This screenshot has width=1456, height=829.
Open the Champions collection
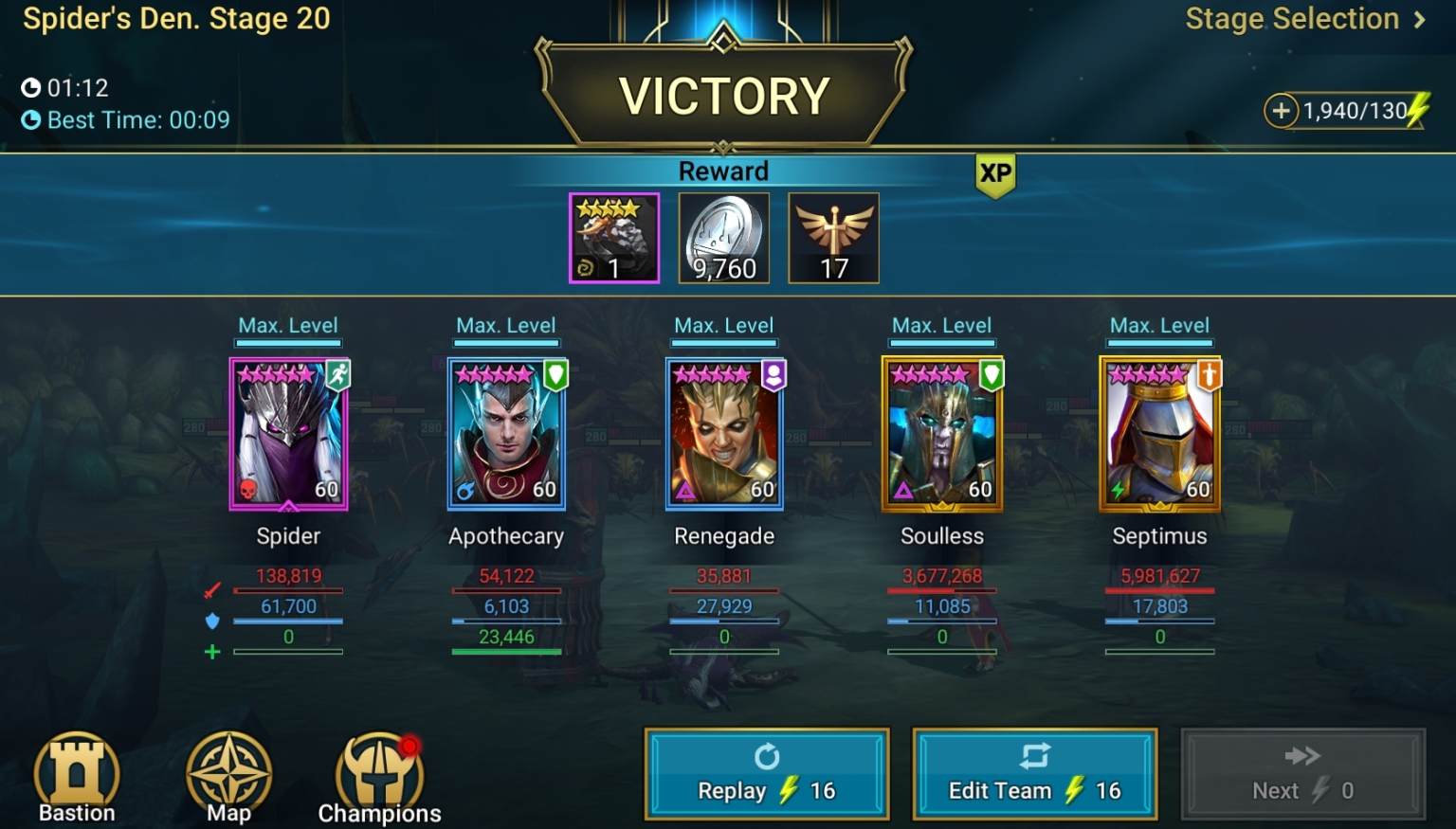(378, 775)
